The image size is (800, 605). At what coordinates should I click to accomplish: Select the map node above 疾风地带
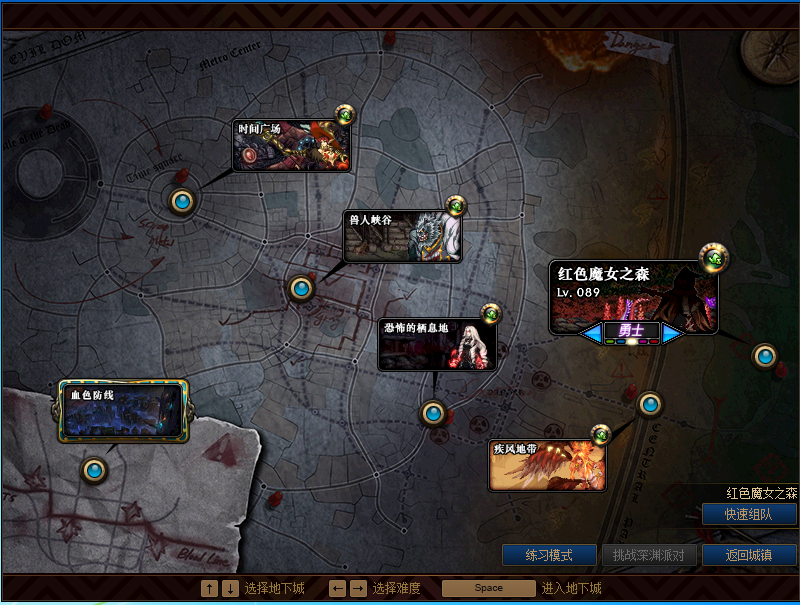[x=650, y=404]
